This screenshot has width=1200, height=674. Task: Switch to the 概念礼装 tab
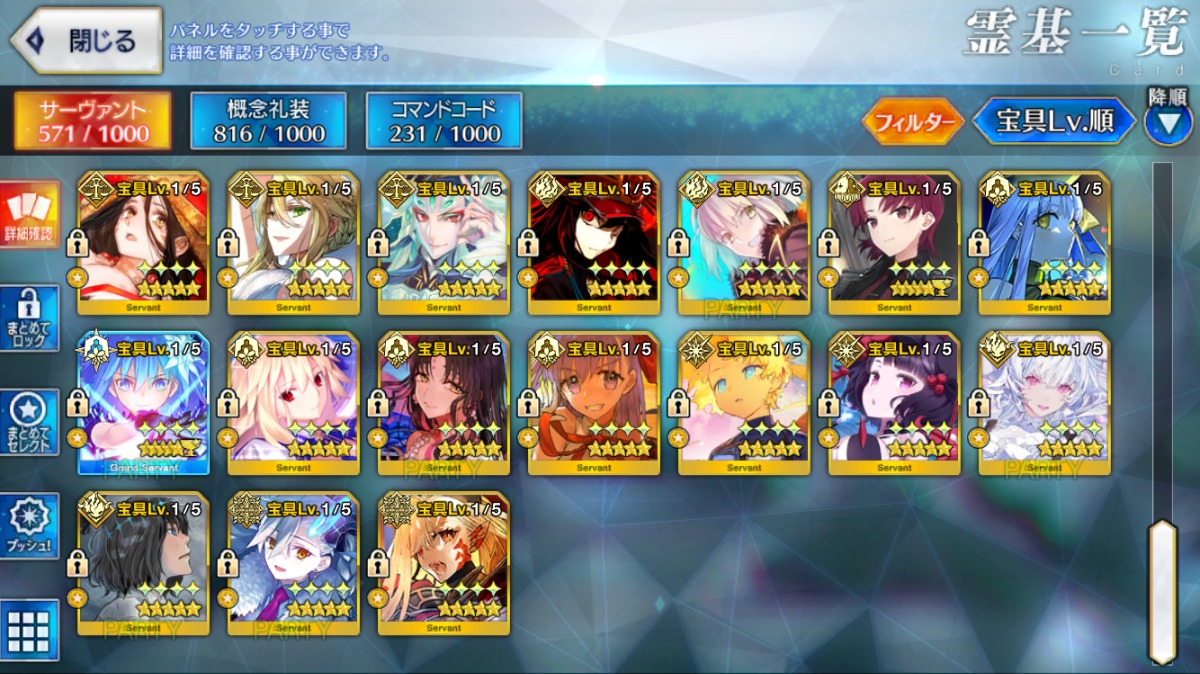coord(268,121)
